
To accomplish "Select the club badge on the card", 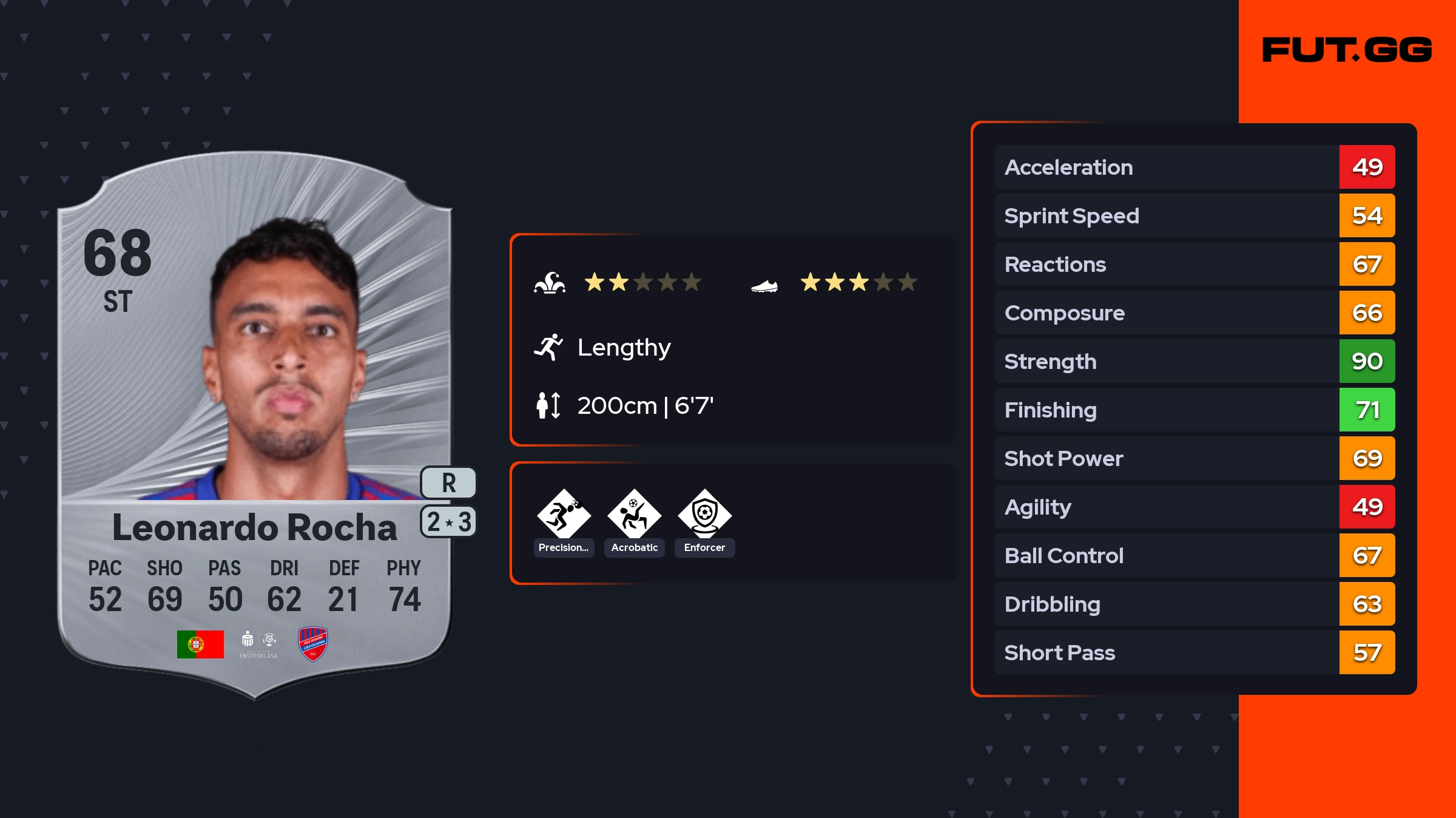I will [x=313, y=644].
